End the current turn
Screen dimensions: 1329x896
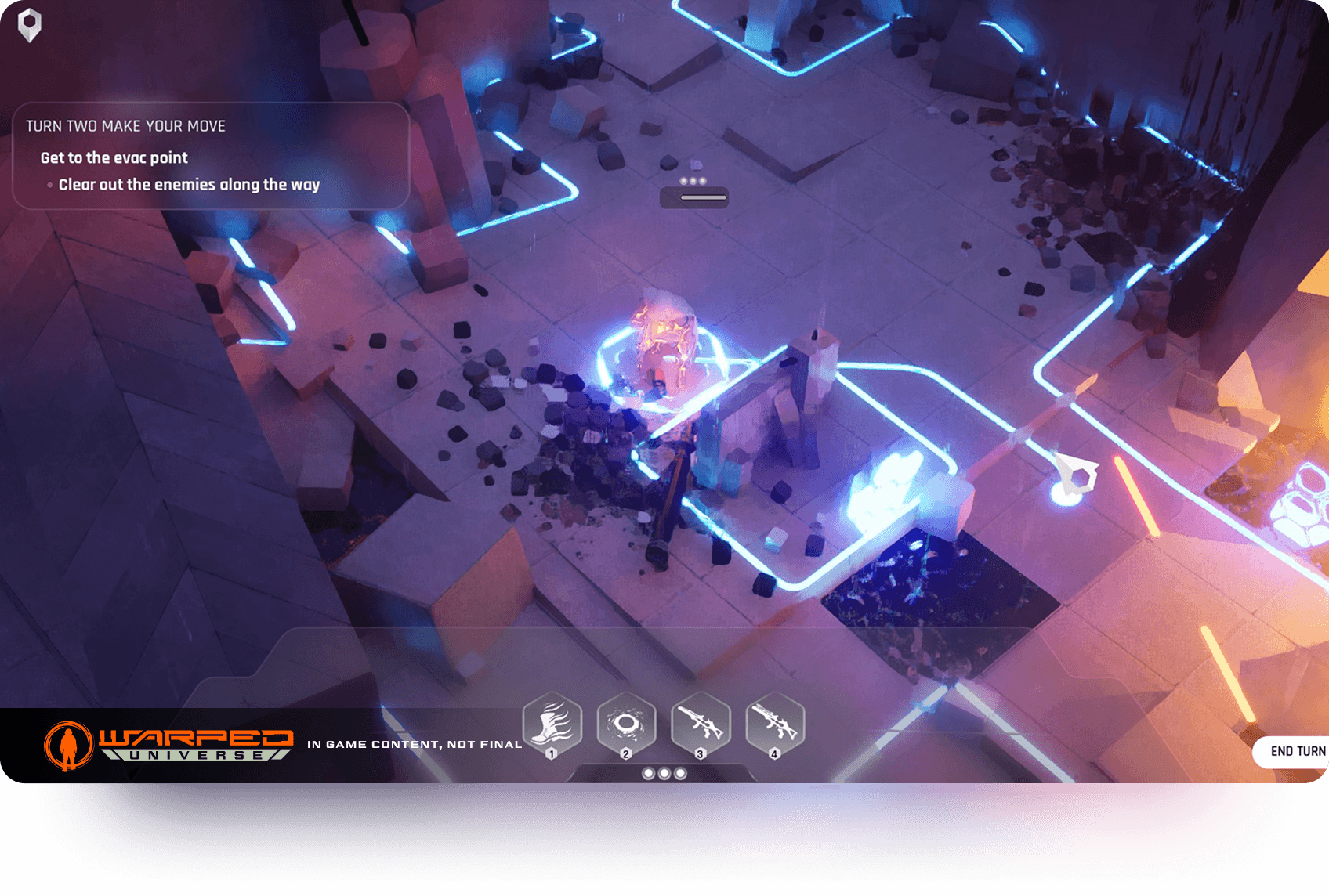click(x=1296, y=751)
